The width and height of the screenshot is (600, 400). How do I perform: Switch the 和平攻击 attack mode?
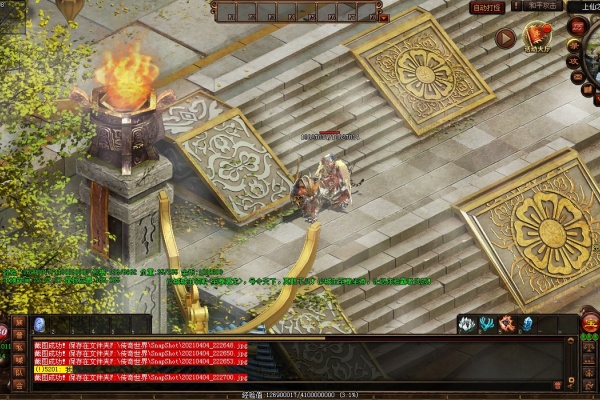(542, 7)
